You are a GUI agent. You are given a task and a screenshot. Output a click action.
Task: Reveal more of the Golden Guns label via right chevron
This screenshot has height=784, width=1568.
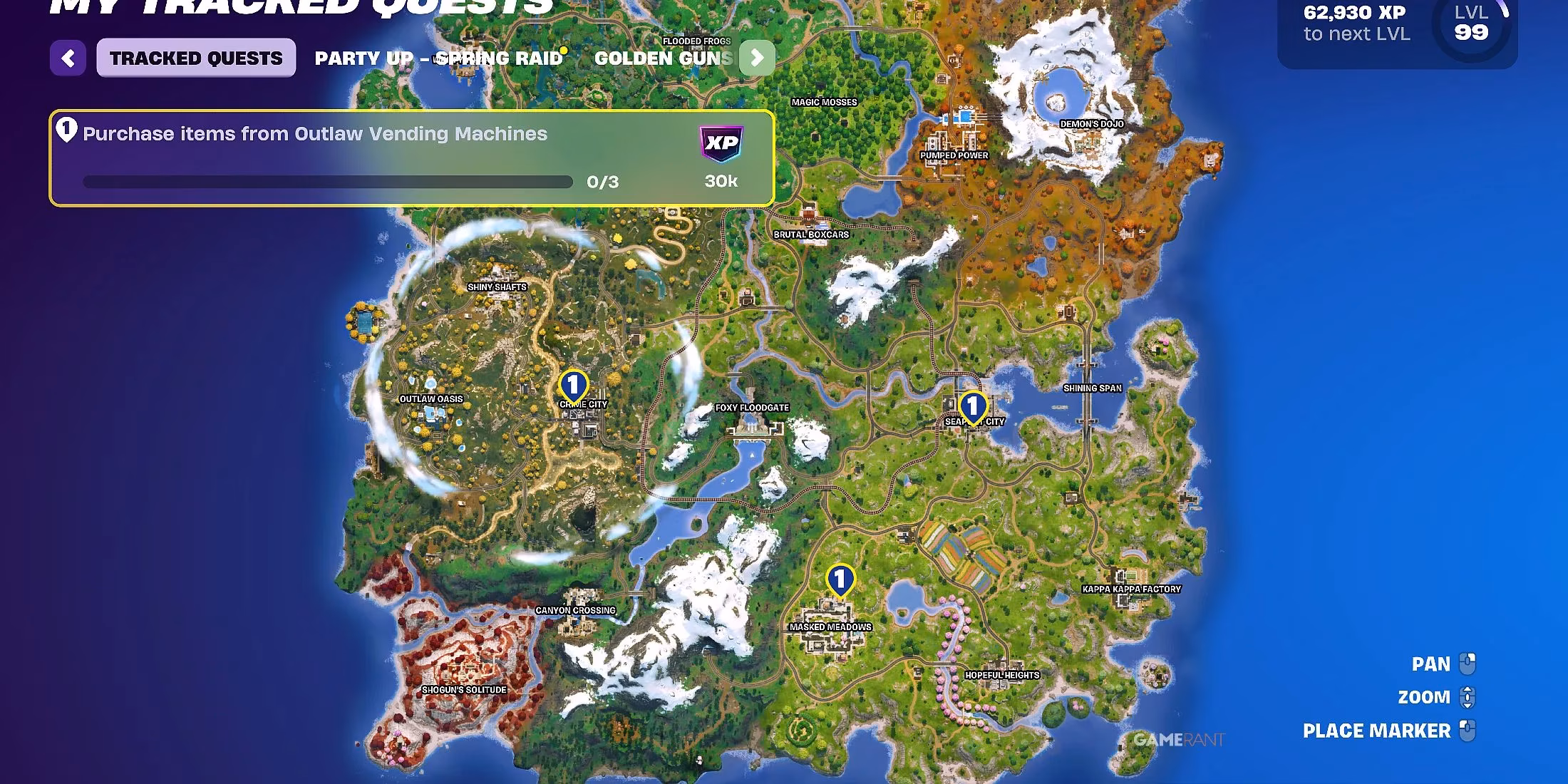pos(757,58)
